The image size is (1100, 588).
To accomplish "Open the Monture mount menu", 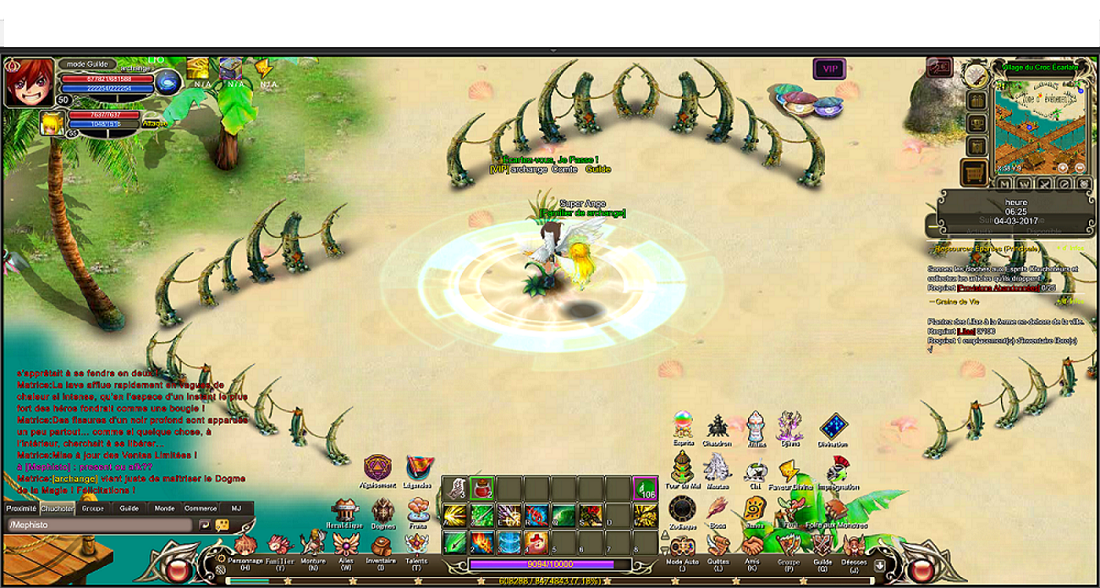I will (x=313, y=543).
